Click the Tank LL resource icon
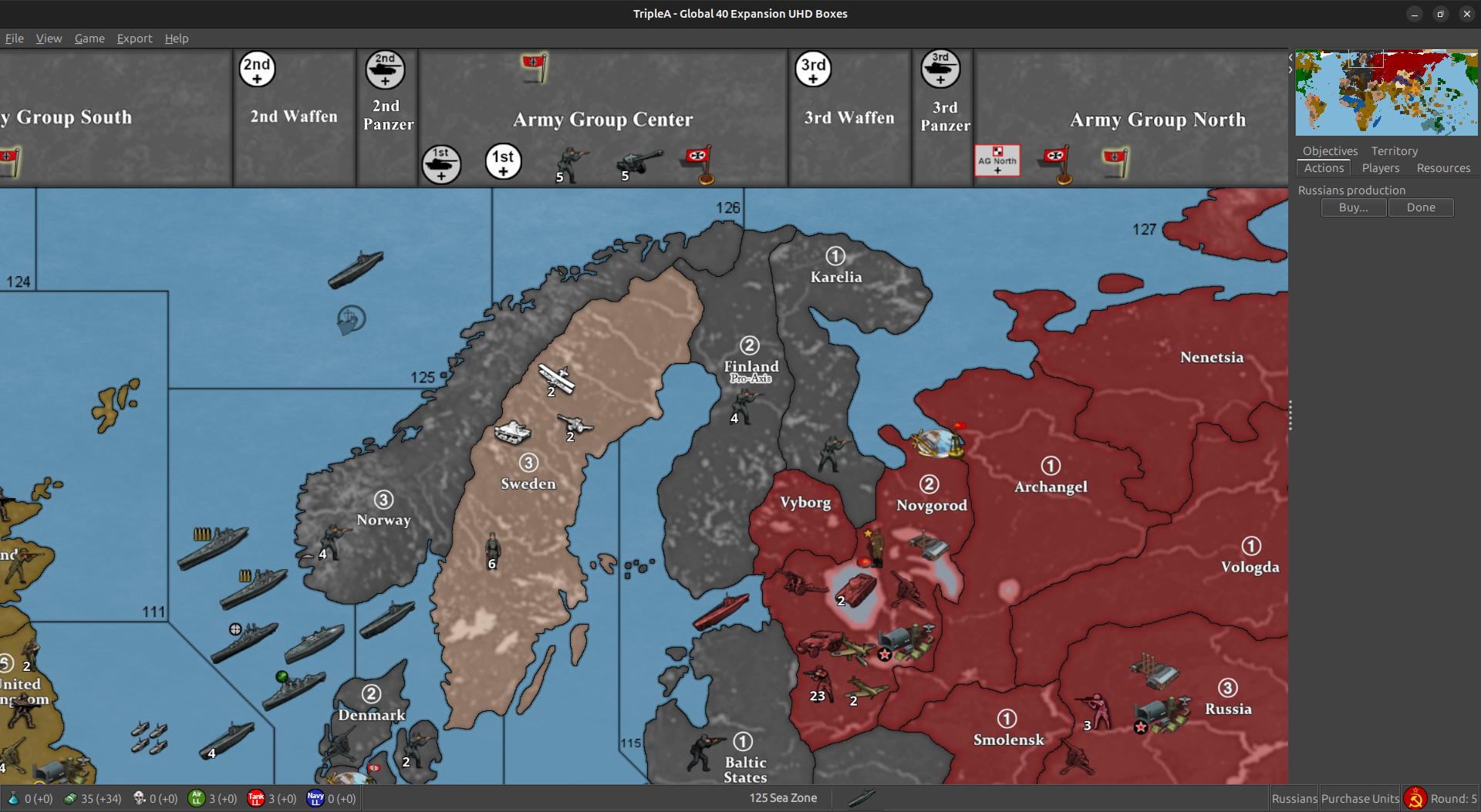This screenshot has width=1481, height=812. [257, 797]
